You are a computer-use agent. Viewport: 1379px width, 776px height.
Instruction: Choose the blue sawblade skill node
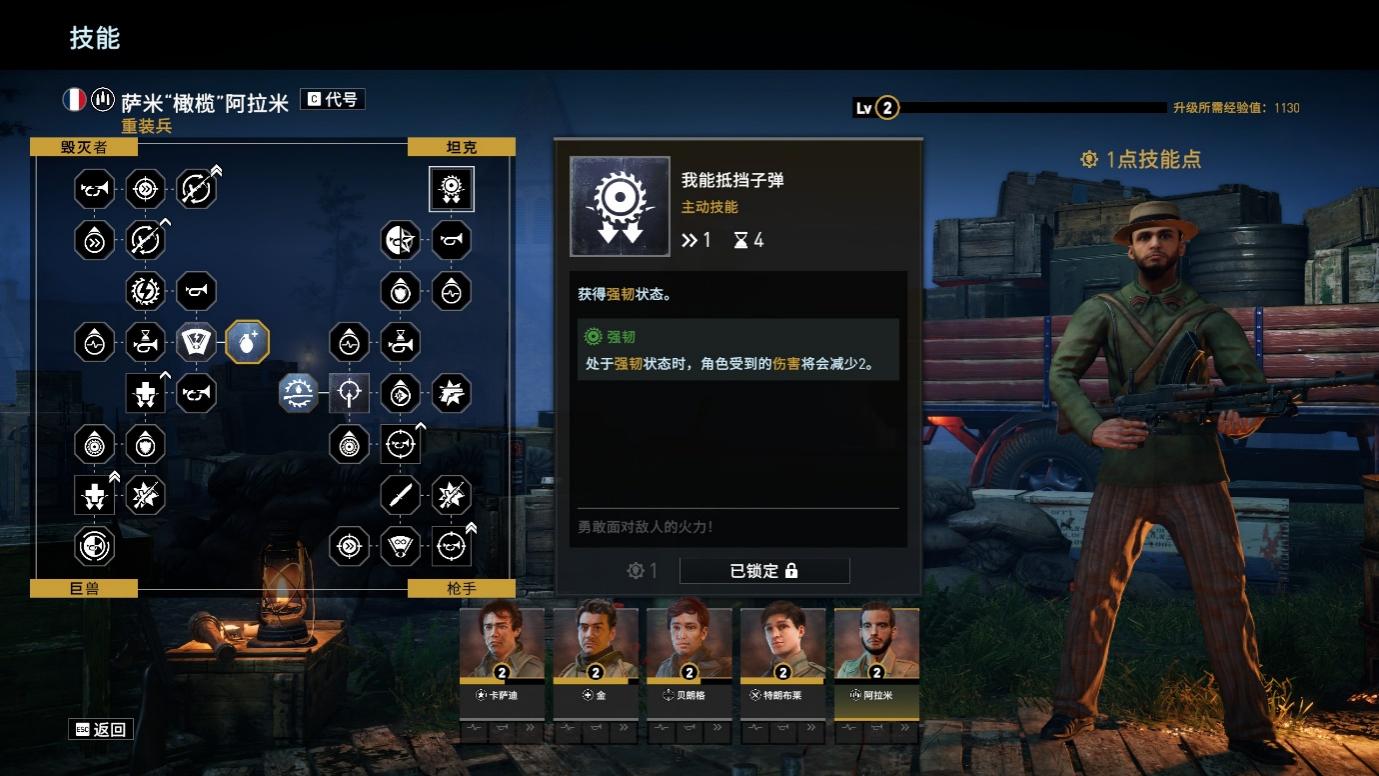(x=298, y=393)
